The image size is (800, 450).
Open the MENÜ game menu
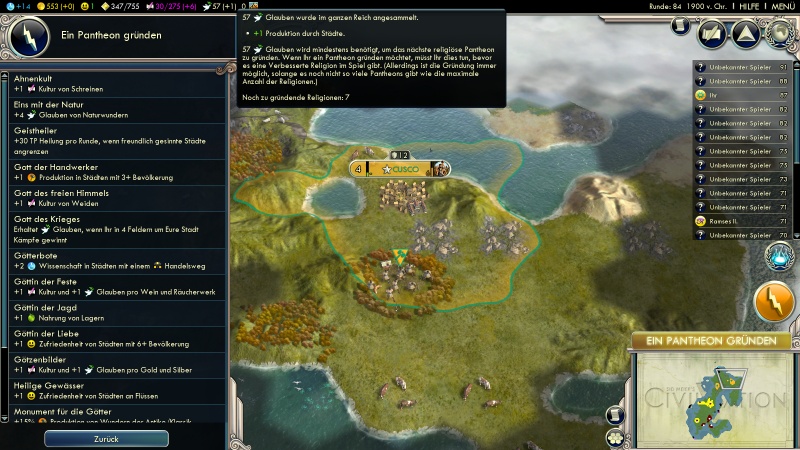tap(783, 6)
